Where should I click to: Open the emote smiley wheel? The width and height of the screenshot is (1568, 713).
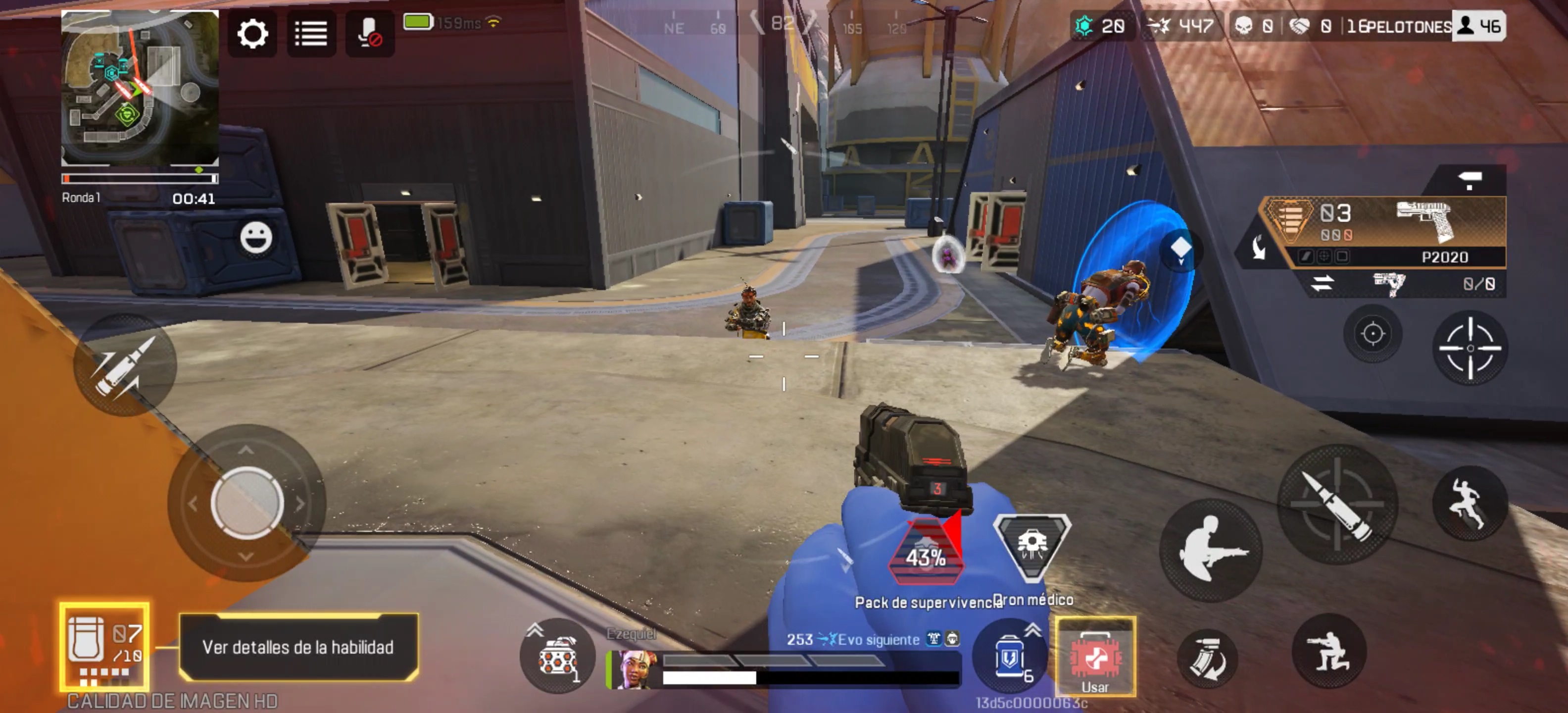[x=256, y=238]
